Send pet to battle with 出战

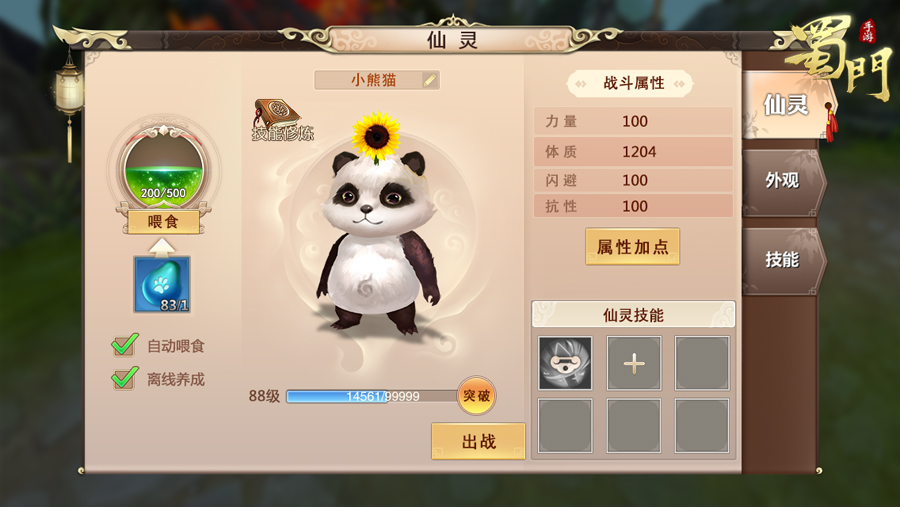(478, 441)
